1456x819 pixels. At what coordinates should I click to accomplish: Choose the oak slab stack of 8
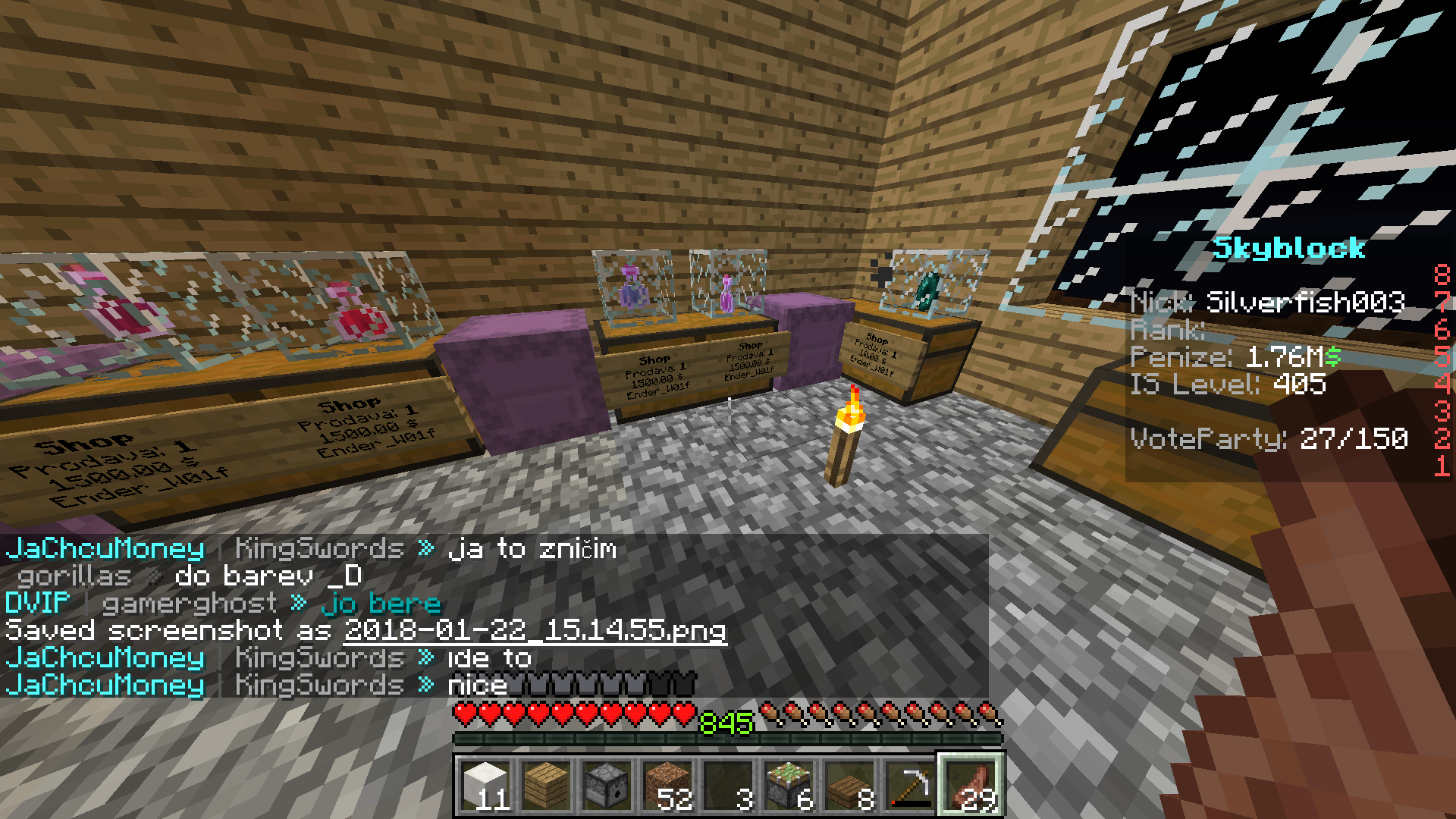click(849, 786)
